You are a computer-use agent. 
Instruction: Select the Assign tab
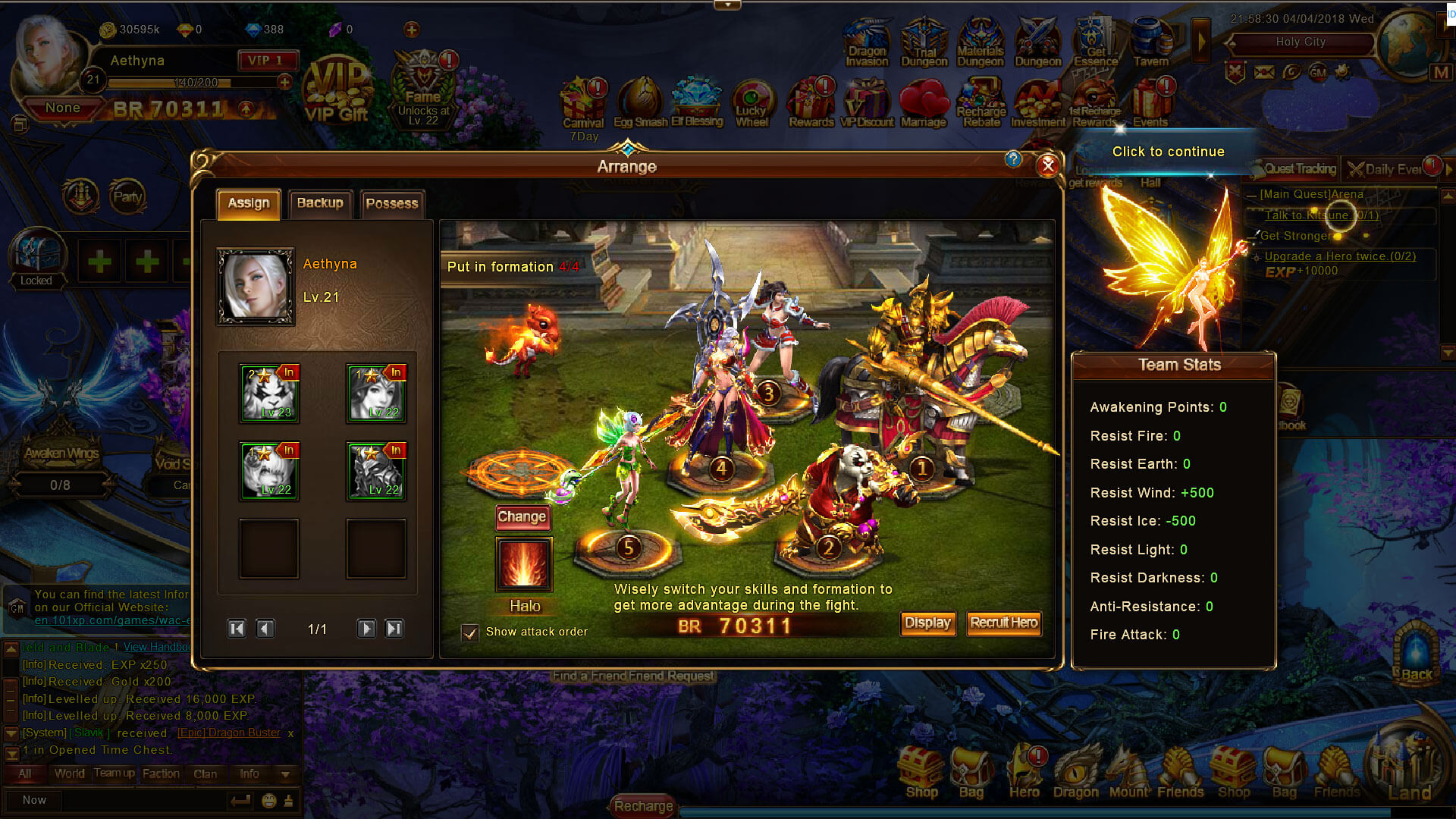pyautogui.click(x=249, y=203)
